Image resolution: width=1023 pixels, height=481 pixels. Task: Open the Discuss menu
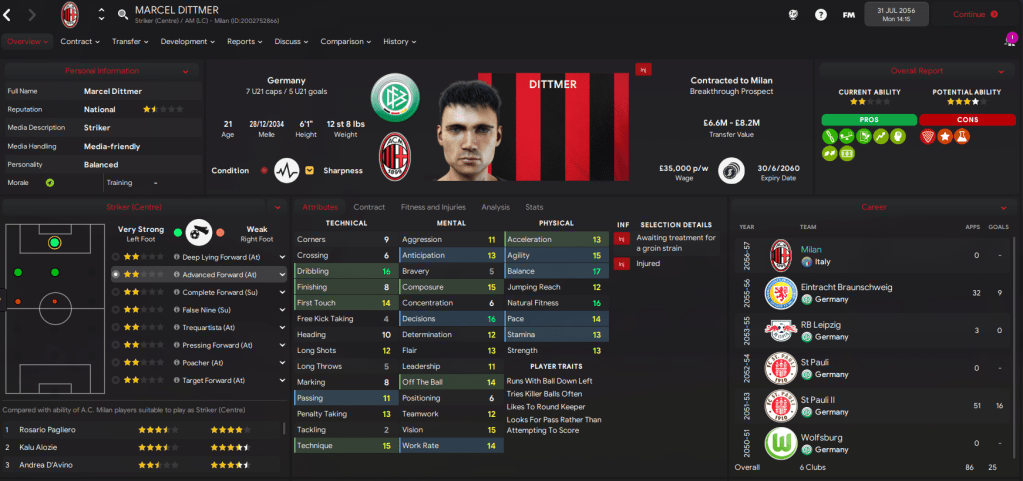291,42
